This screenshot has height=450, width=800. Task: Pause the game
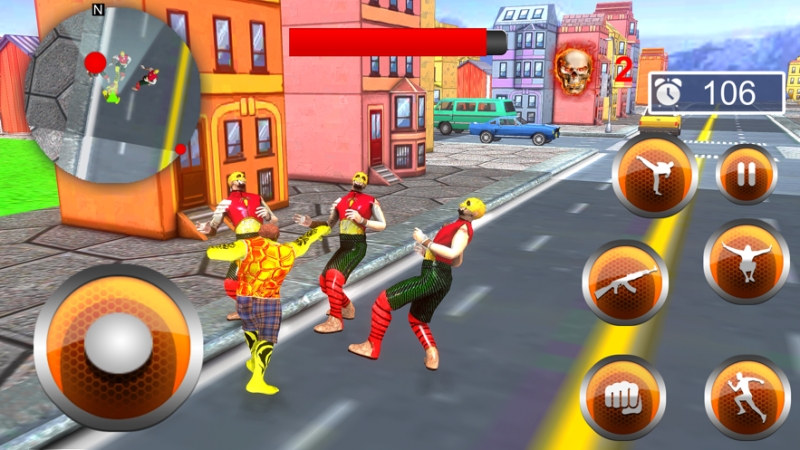point(745,174)
